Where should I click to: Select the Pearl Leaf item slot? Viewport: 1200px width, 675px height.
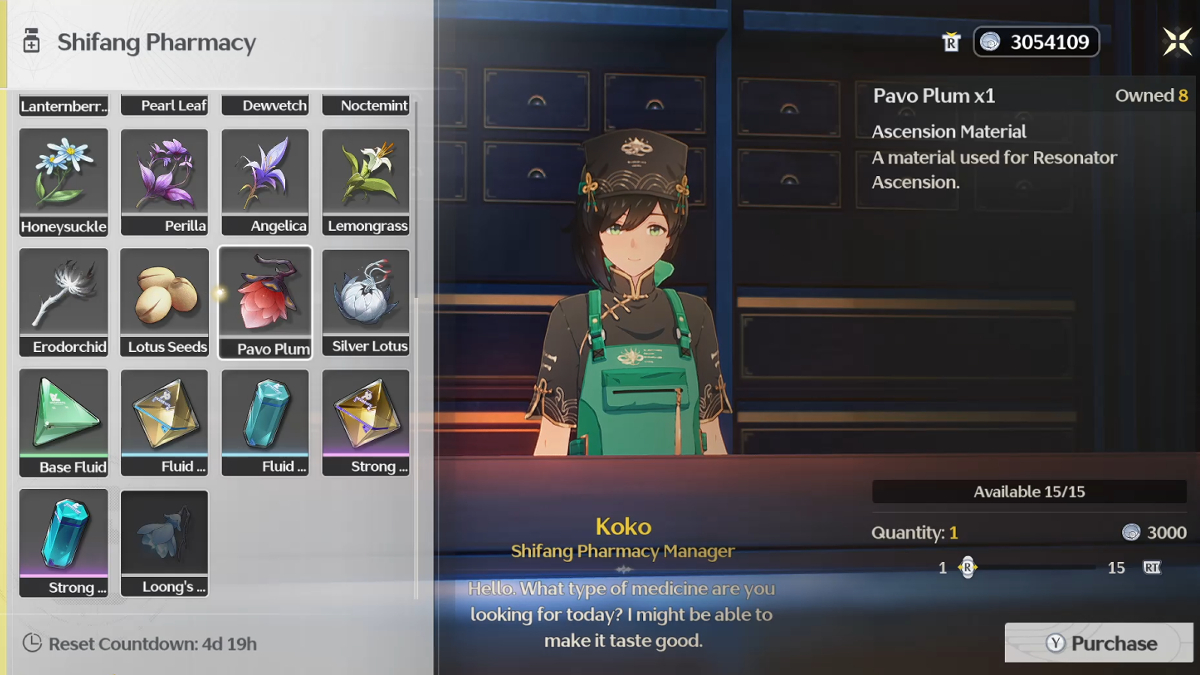pos(164,105)
